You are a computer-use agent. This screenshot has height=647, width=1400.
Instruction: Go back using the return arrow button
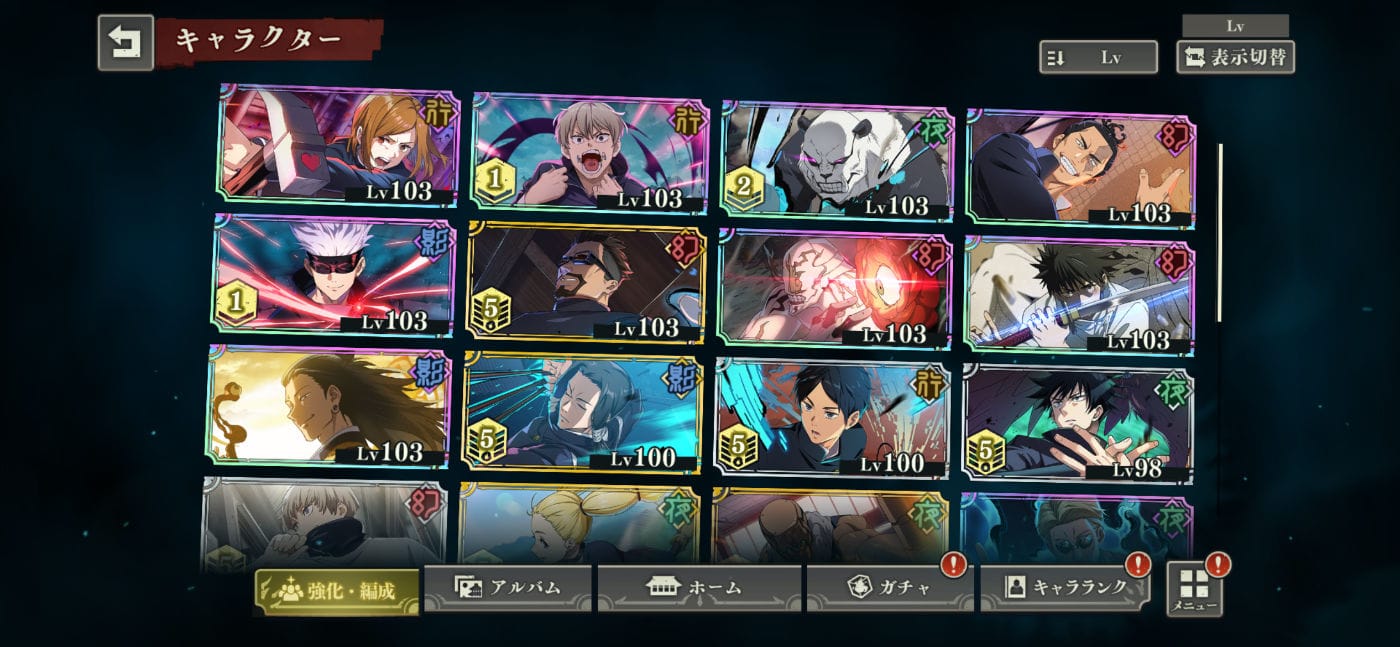(x=125, y=42)
